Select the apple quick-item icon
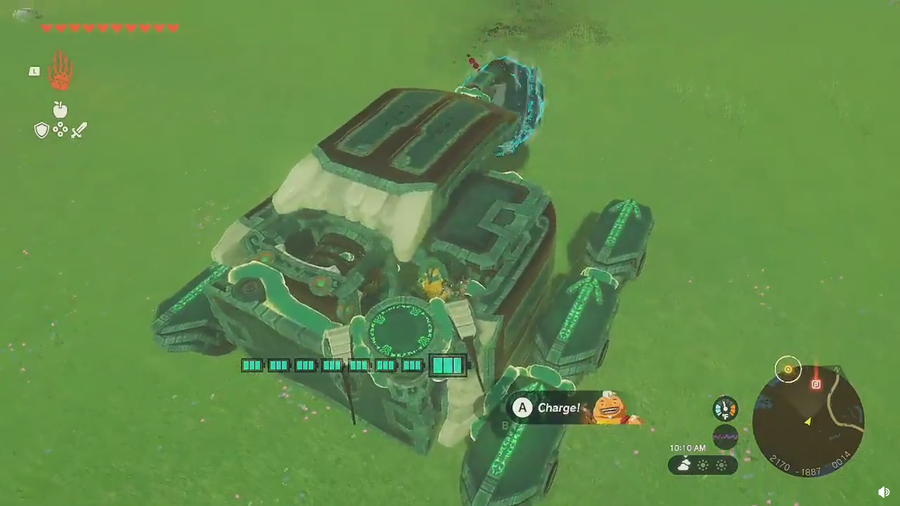The width and height of the screenshot is (900, 506). tap(60, 109)
